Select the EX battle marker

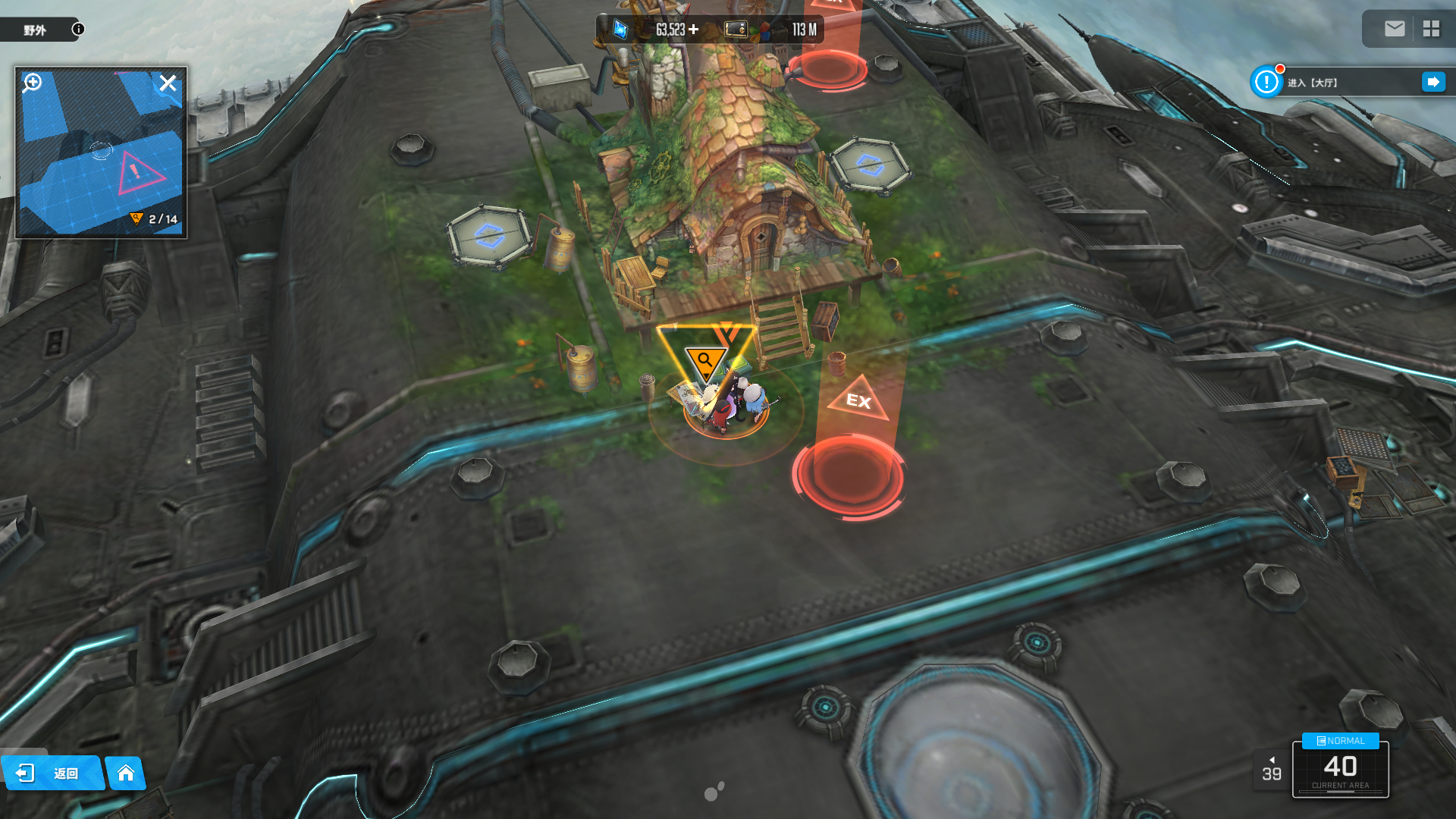pos(858,399)
